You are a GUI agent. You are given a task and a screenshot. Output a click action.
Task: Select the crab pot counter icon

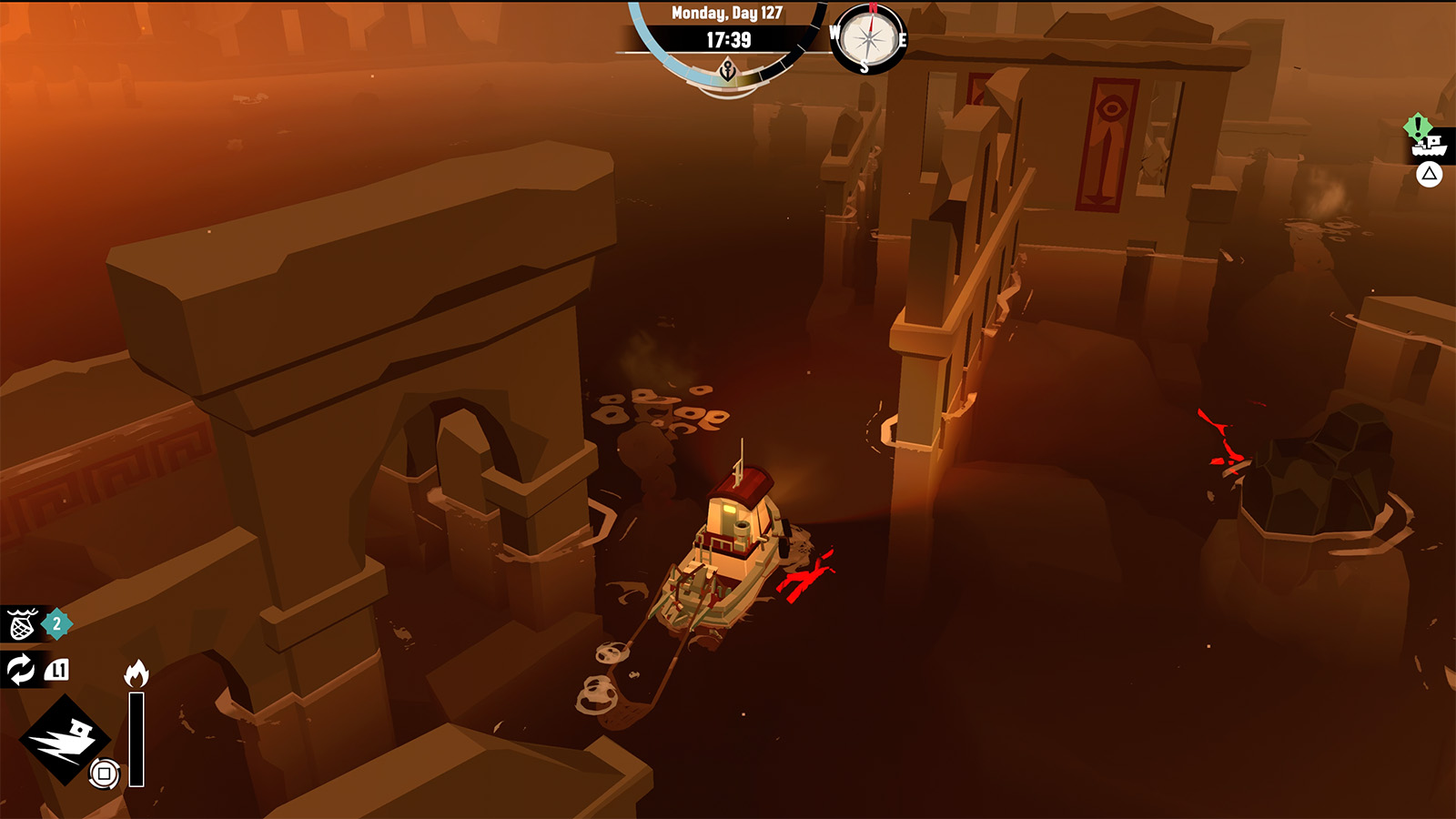pyautogui.click(x=23, y=624)
